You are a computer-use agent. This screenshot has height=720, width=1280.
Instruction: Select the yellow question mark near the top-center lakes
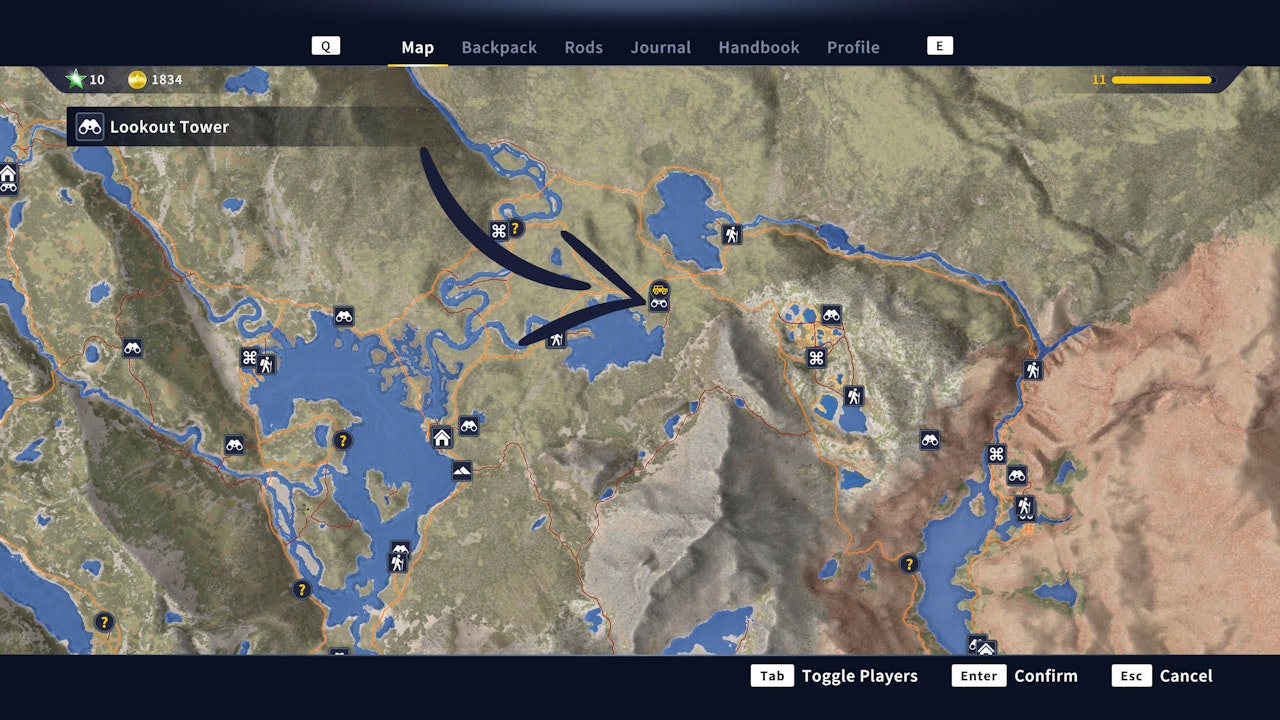(514, 228)
